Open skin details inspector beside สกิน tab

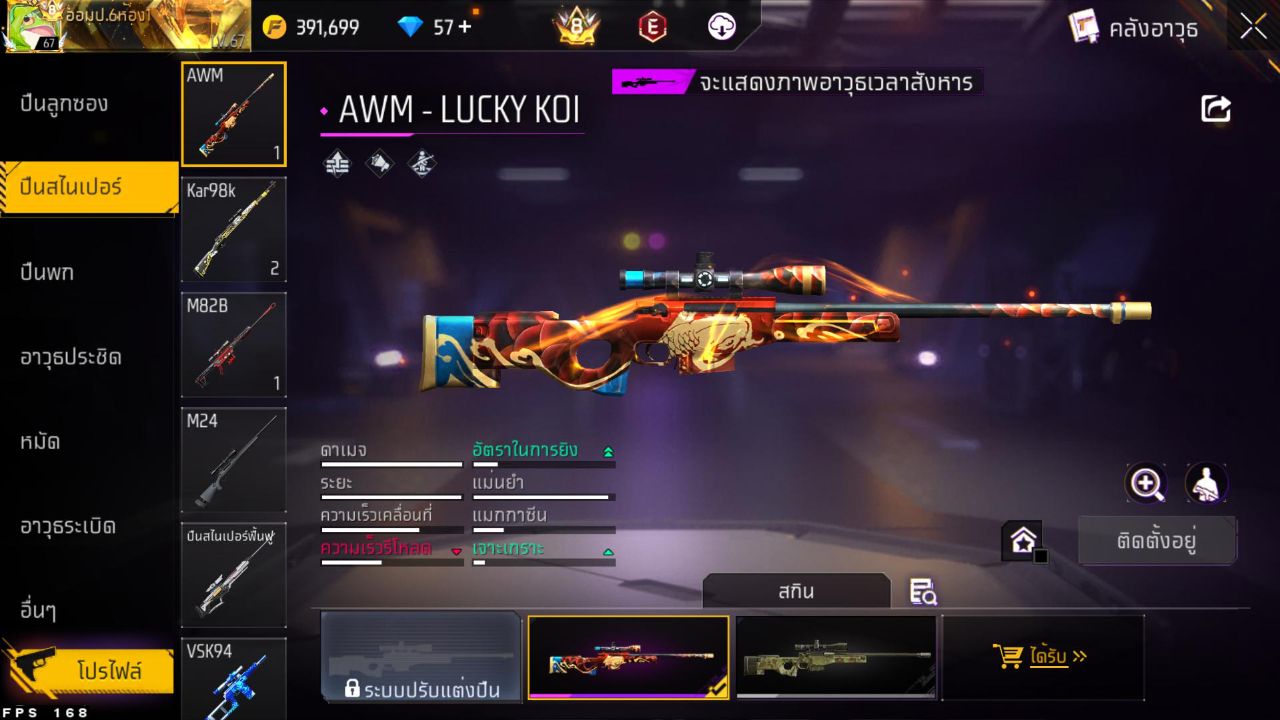(x=923, y=592)
